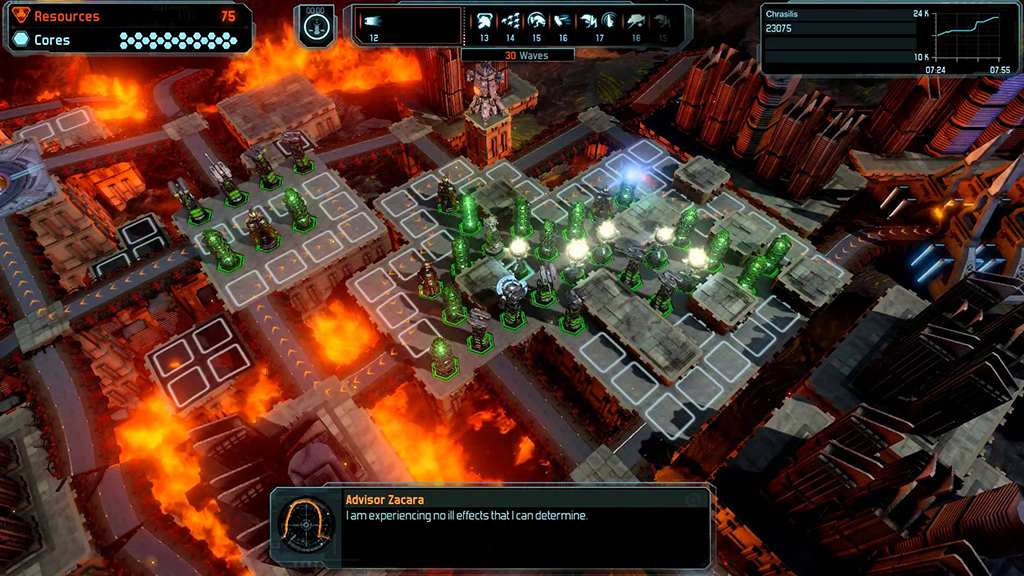1024x576 pixels.
Task: Inspect the wave 15 enemy icon
Action: [537, 21]
